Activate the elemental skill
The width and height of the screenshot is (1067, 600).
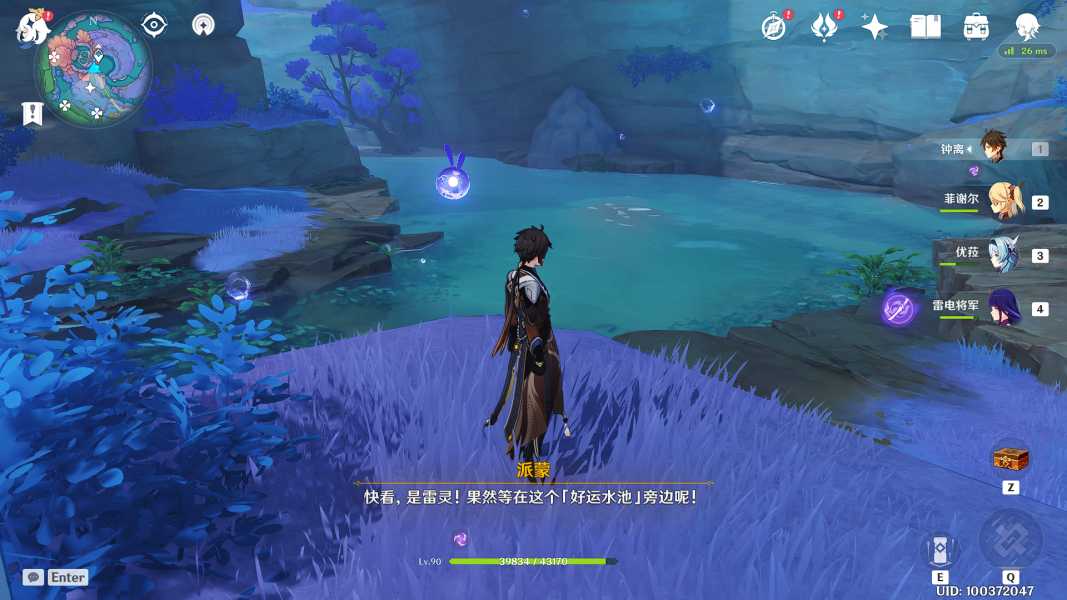[x=940, y=550]
